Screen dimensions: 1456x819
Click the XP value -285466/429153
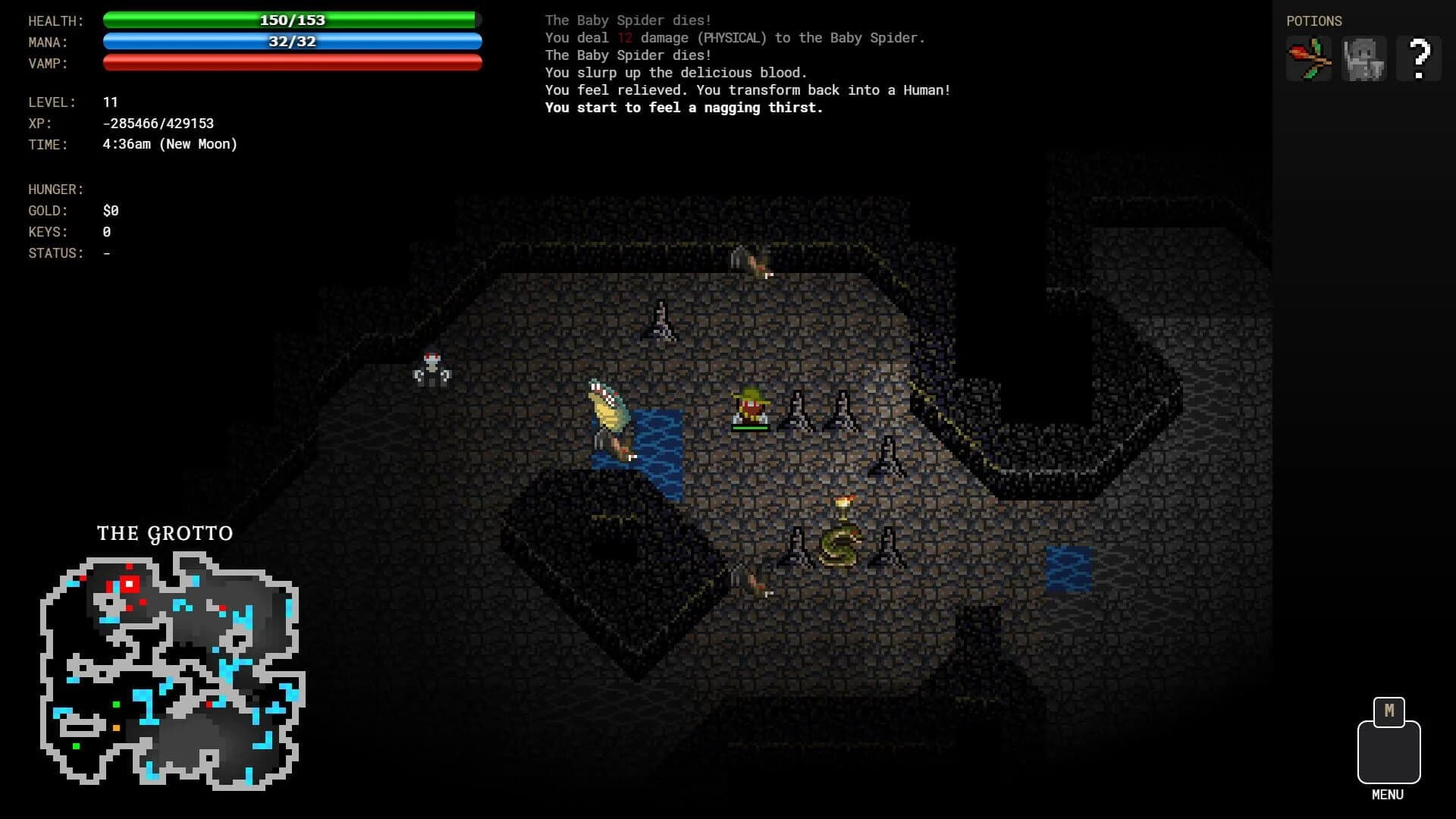tap(158, 123)
